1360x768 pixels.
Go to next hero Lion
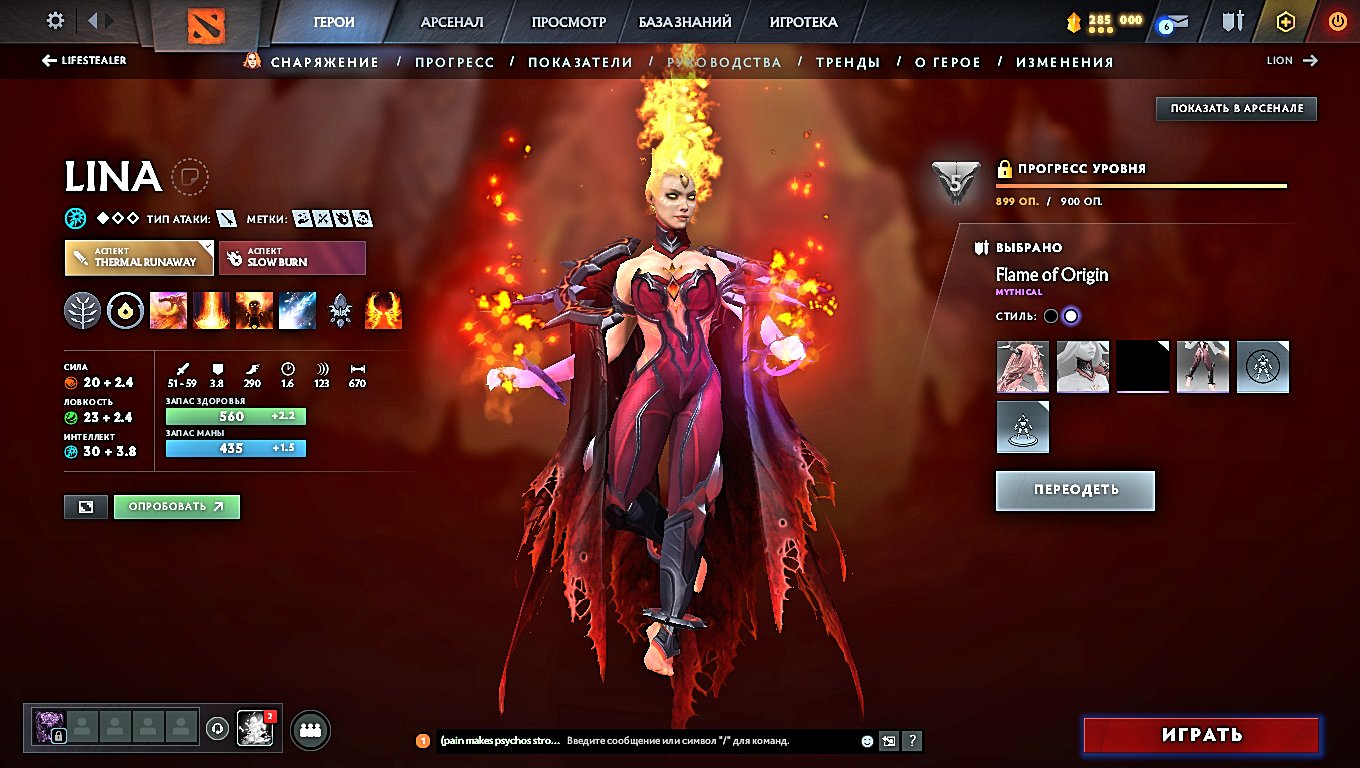(1292, 61)
